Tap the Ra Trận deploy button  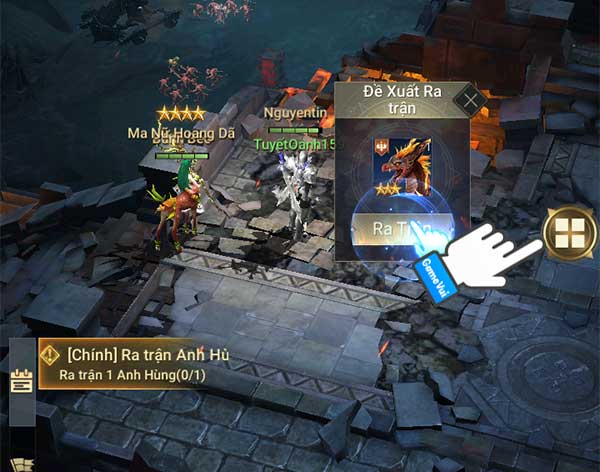(397, 228)
